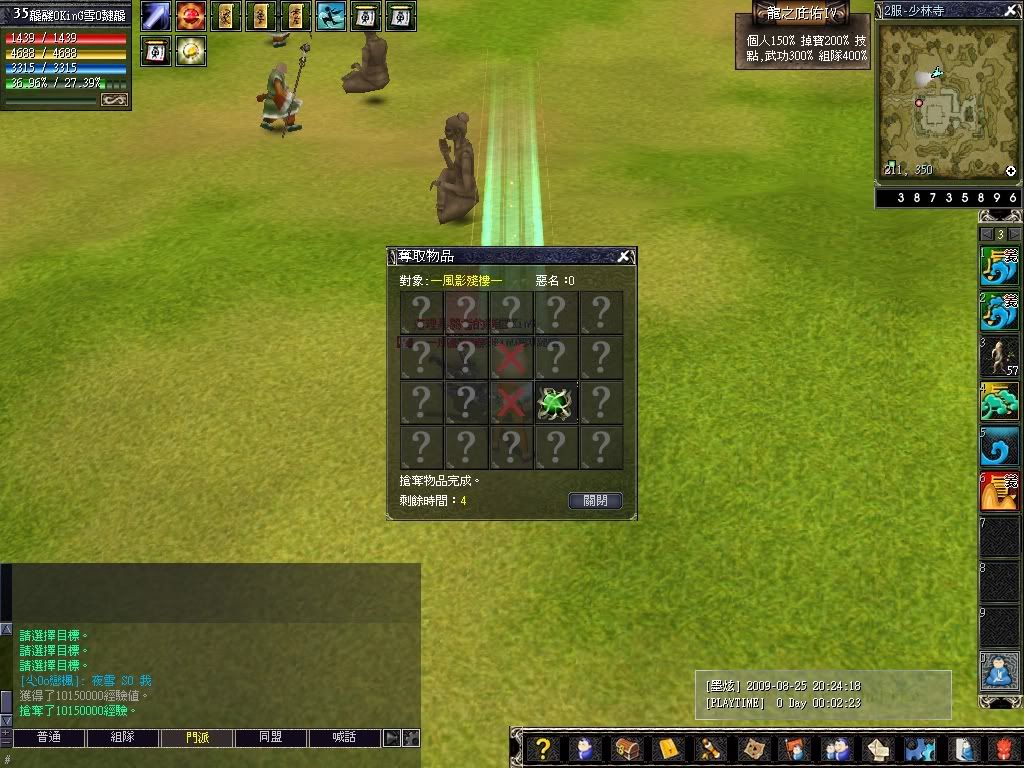Open the yellow question mark help menu
This screenshot has height=768, width=1024.
(x=542, y=748)
